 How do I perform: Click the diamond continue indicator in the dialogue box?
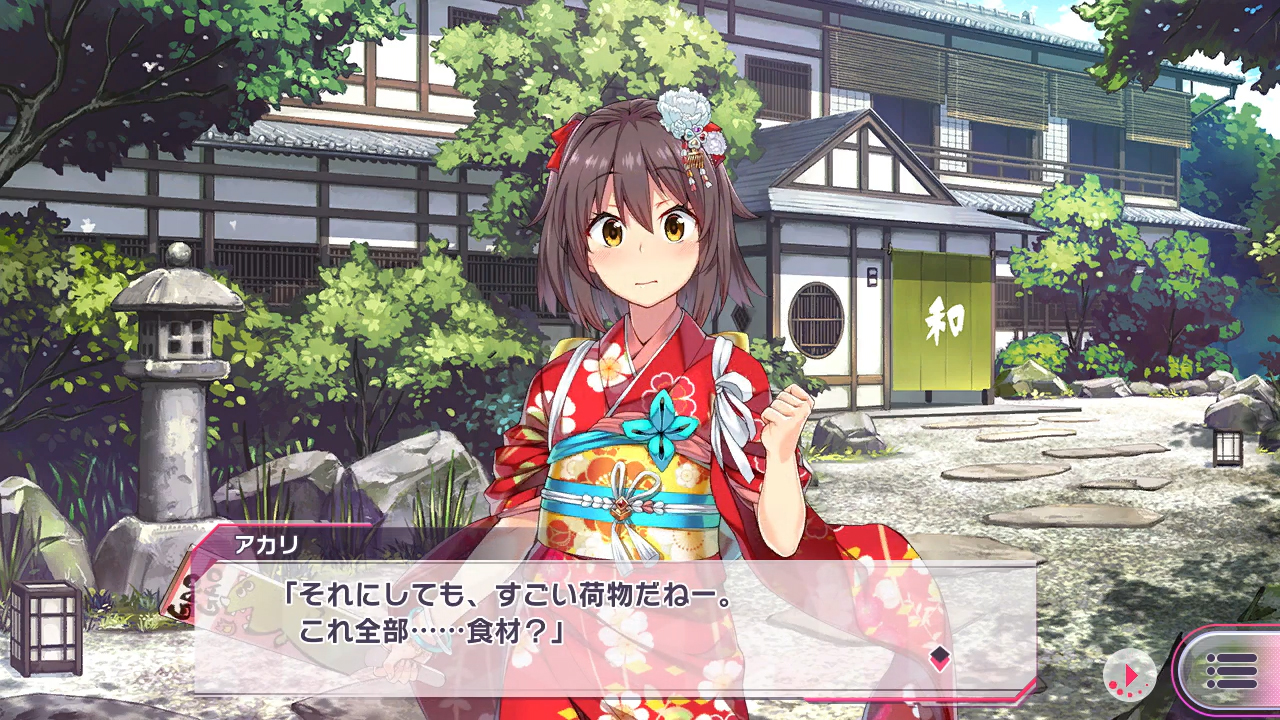tap(939, 657)
